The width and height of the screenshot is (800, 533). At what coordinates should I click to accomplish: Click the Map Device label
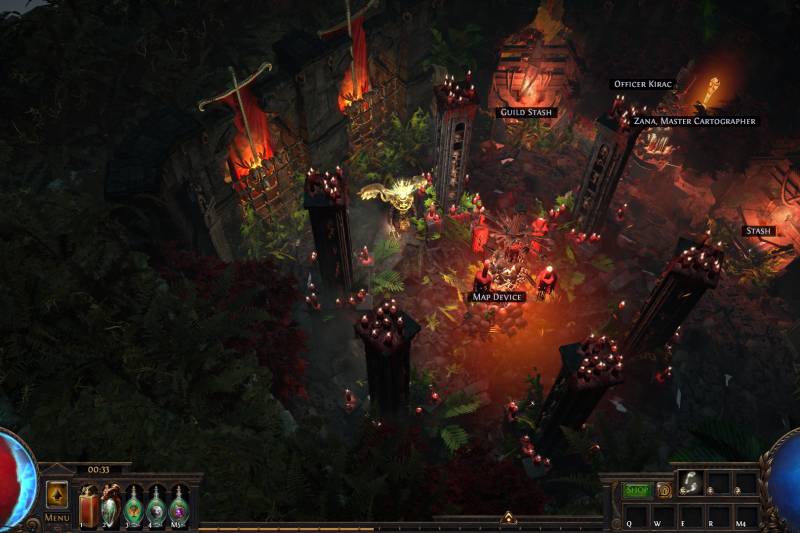point(497,297)
